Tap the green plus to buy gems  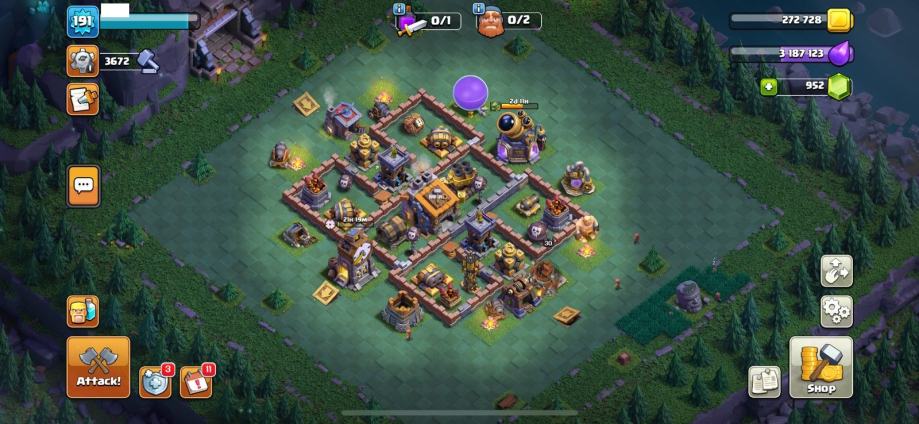coord(768,86)
